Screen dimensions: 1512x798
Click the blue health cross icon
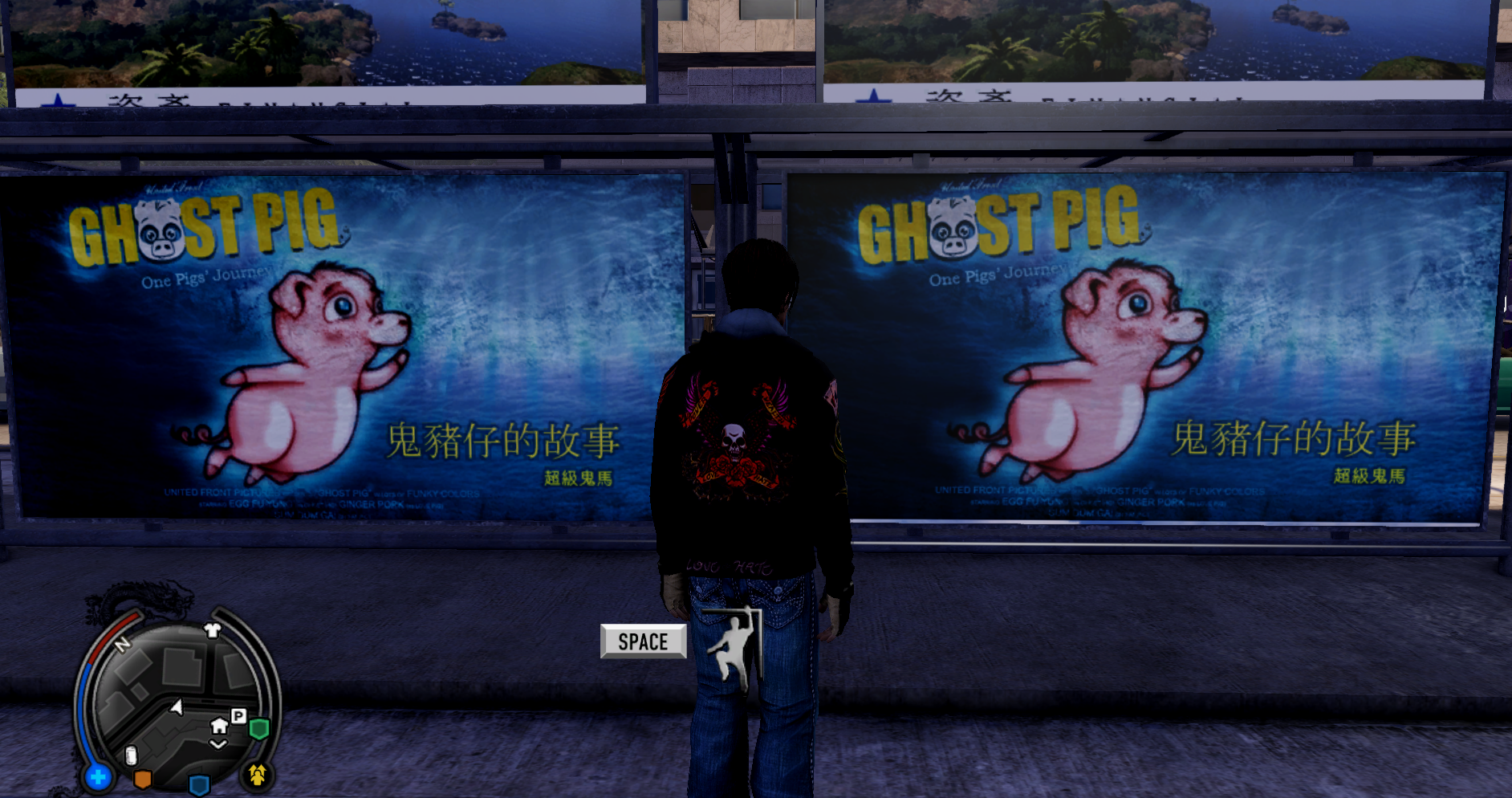coord(99,777)
